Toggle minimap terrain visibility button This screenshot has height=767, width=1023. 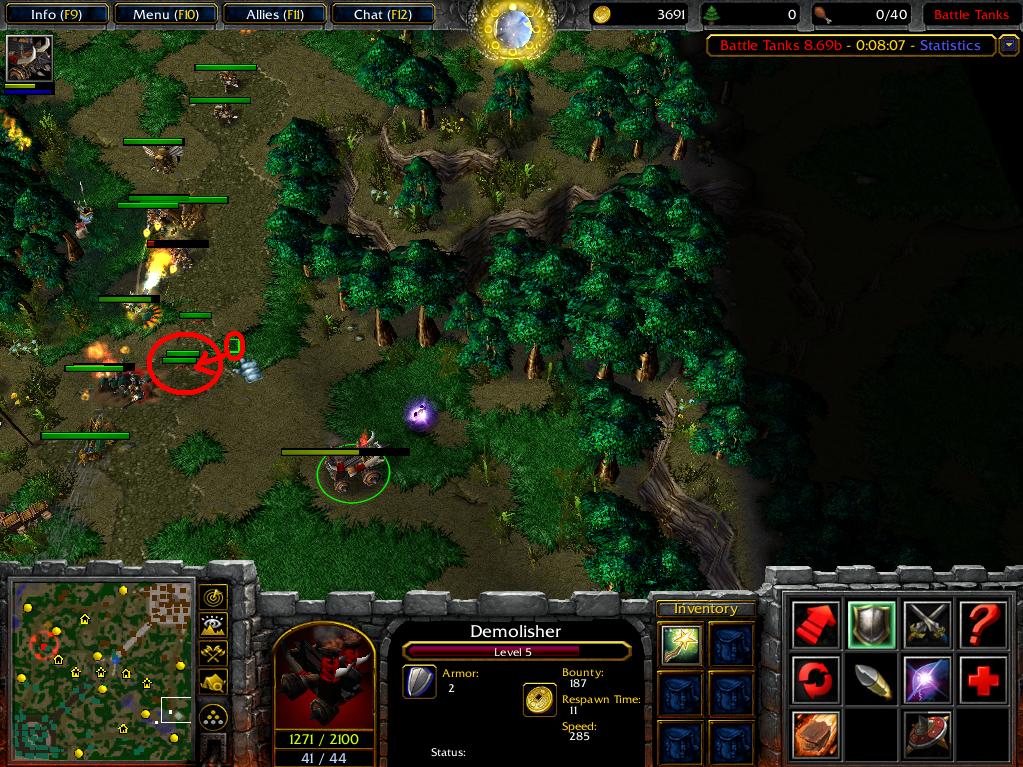(x=213, y=626)
